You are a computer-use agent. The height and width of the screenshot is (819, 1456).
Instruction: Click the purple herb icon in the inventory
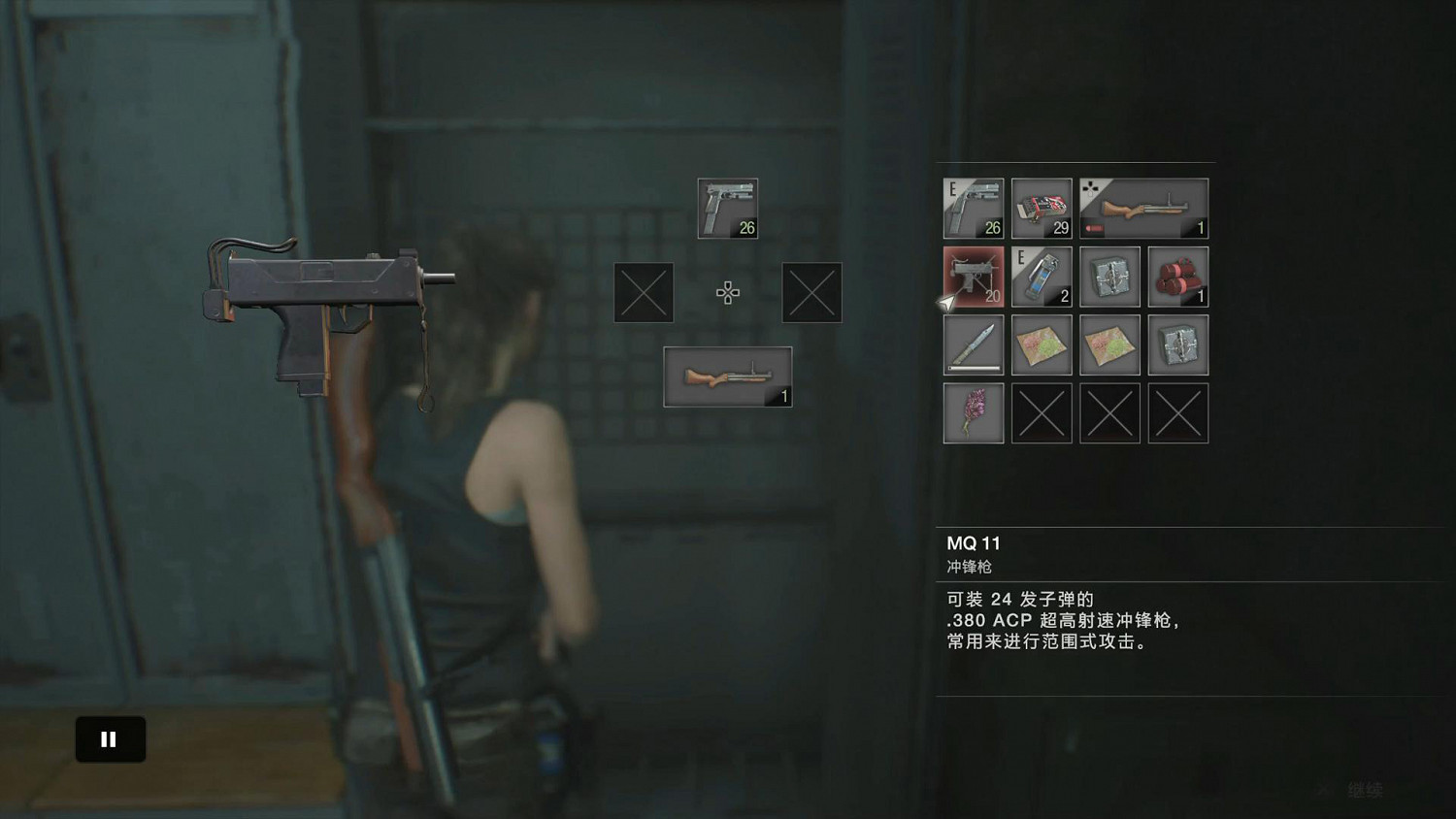973,412
